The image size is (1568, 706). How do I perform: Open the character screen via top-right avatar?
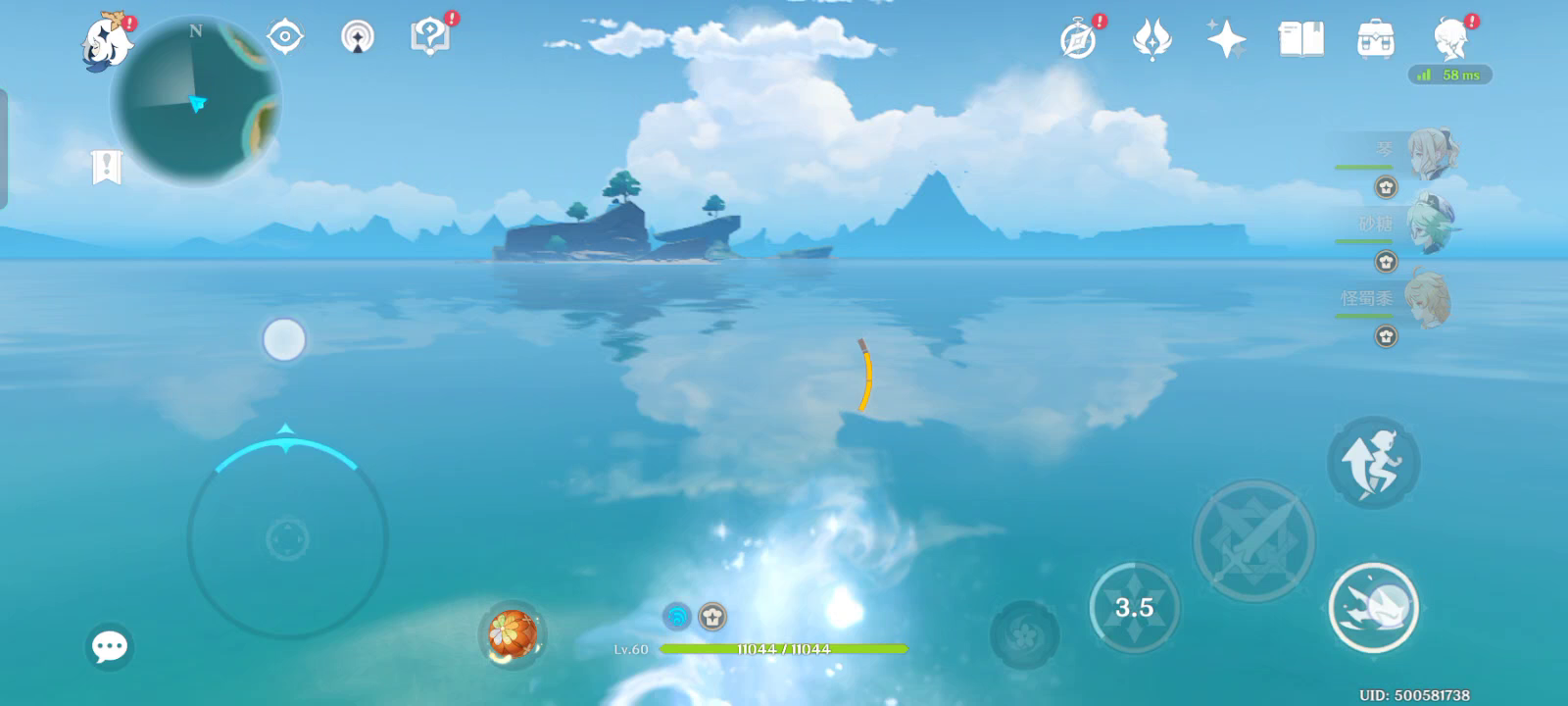1448,39
